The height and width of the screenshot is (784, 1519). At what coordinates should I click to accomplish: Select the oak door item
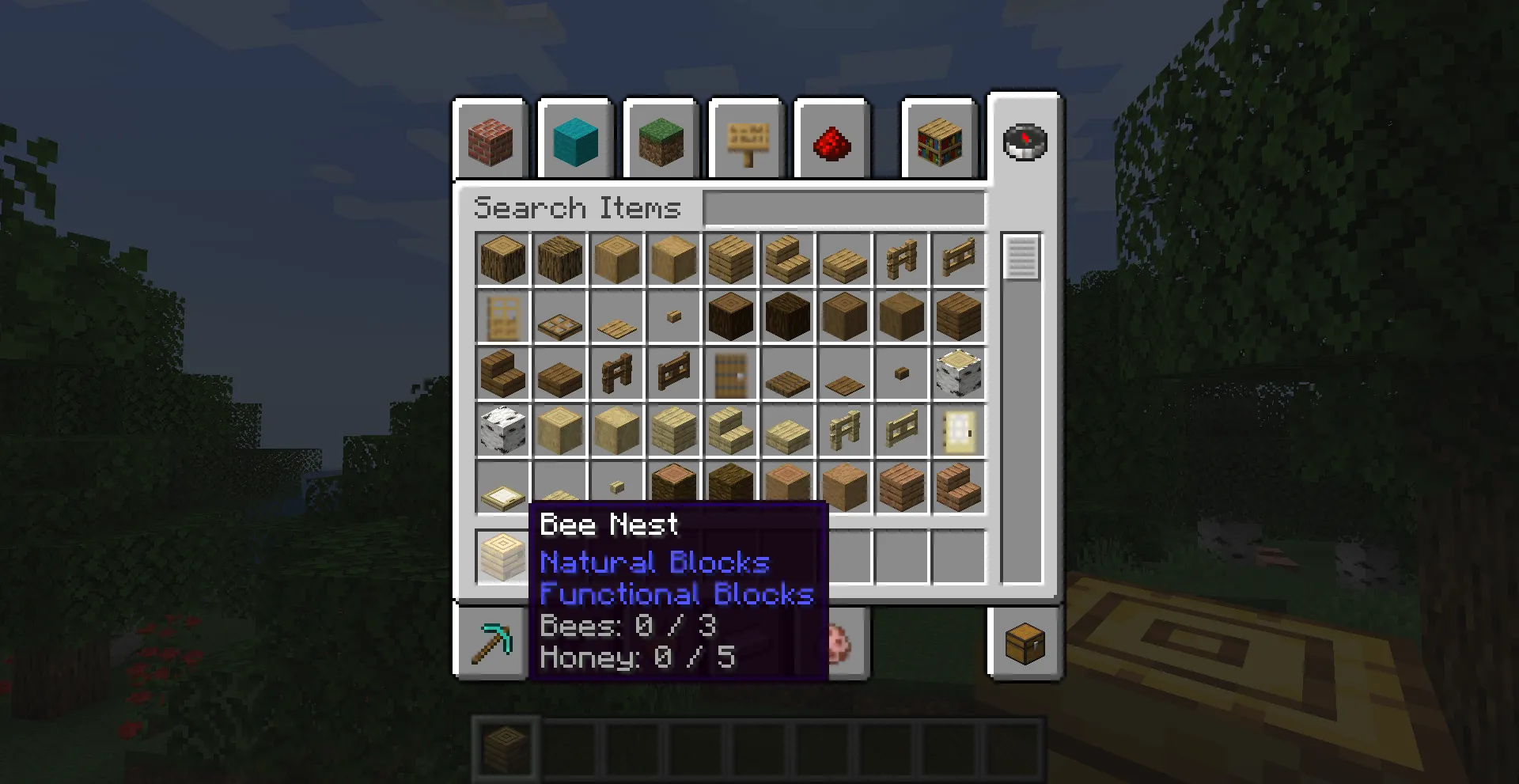pos(502,316)
